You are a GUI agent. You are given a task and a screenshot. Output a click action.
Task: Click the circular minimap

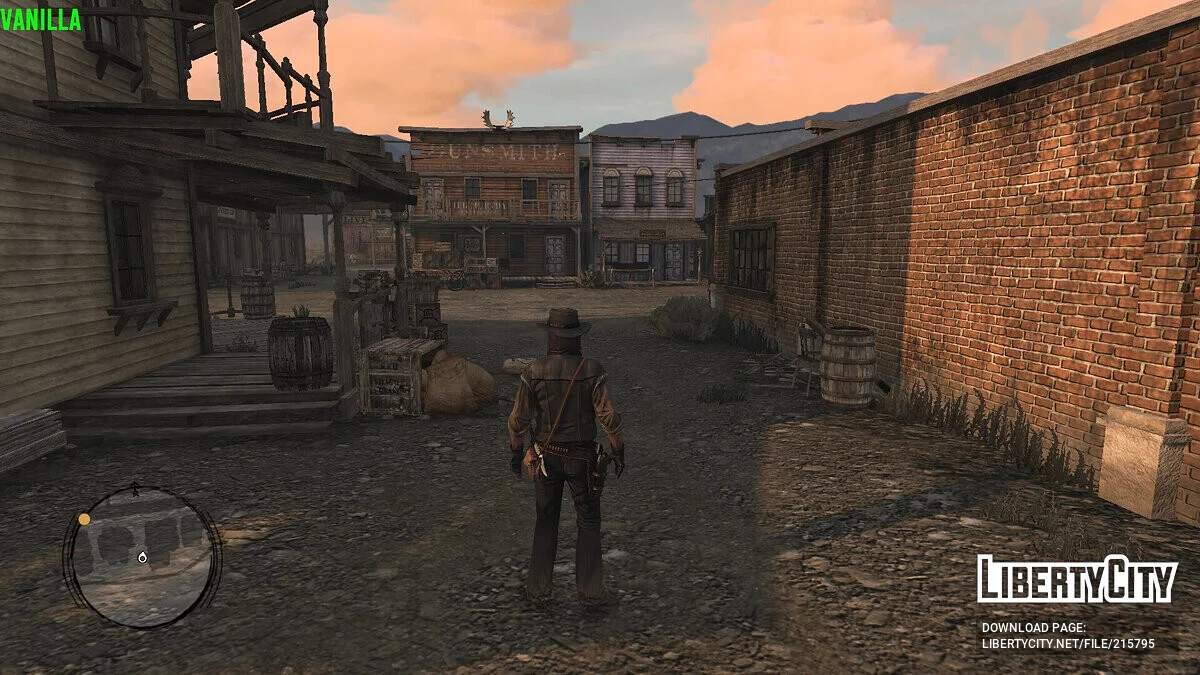[x=142, y=556]
